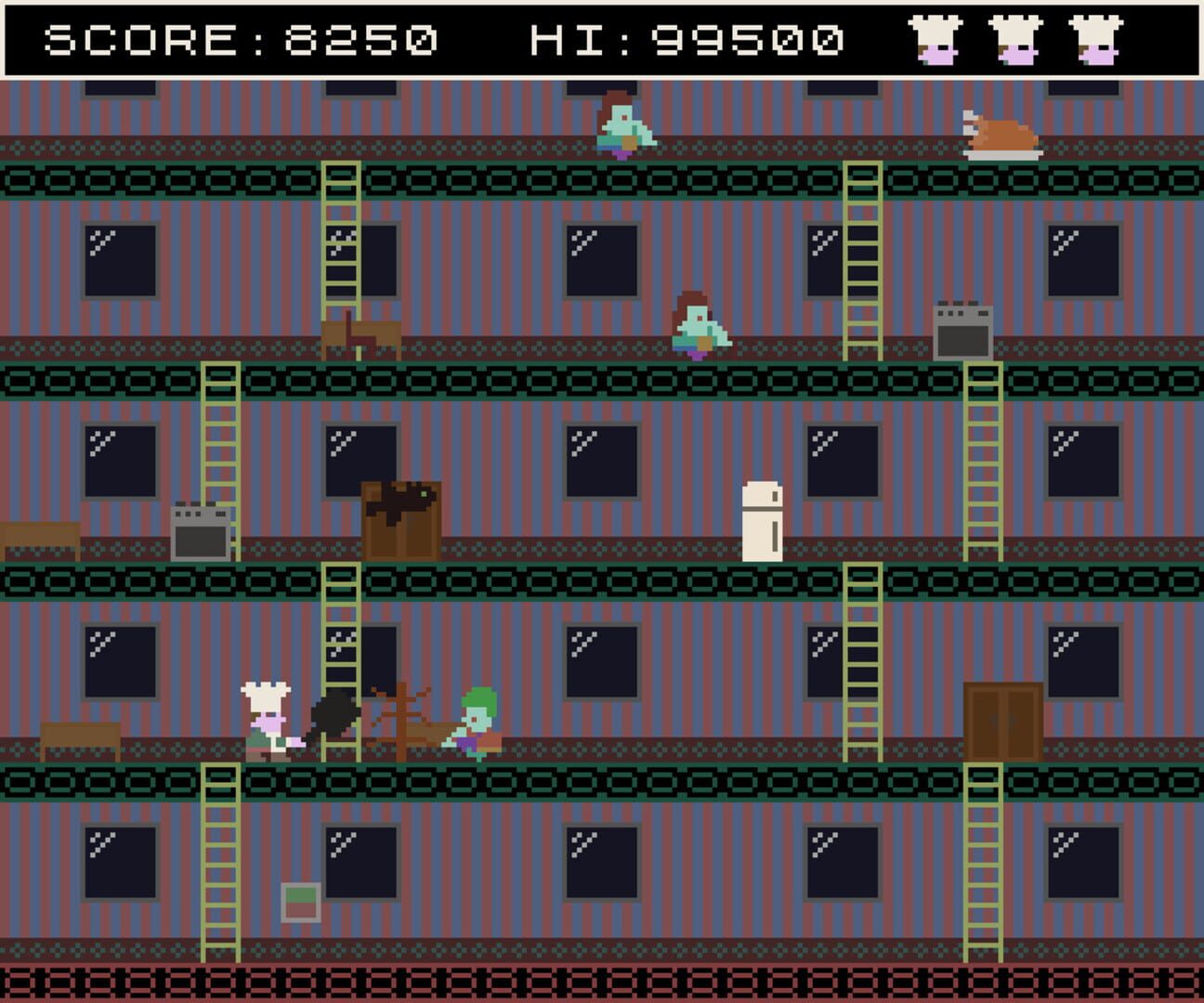Screen dimensions: 1204x1003
Task: Click the middle chef hat life icon
Action: (x=1016, y=39)
